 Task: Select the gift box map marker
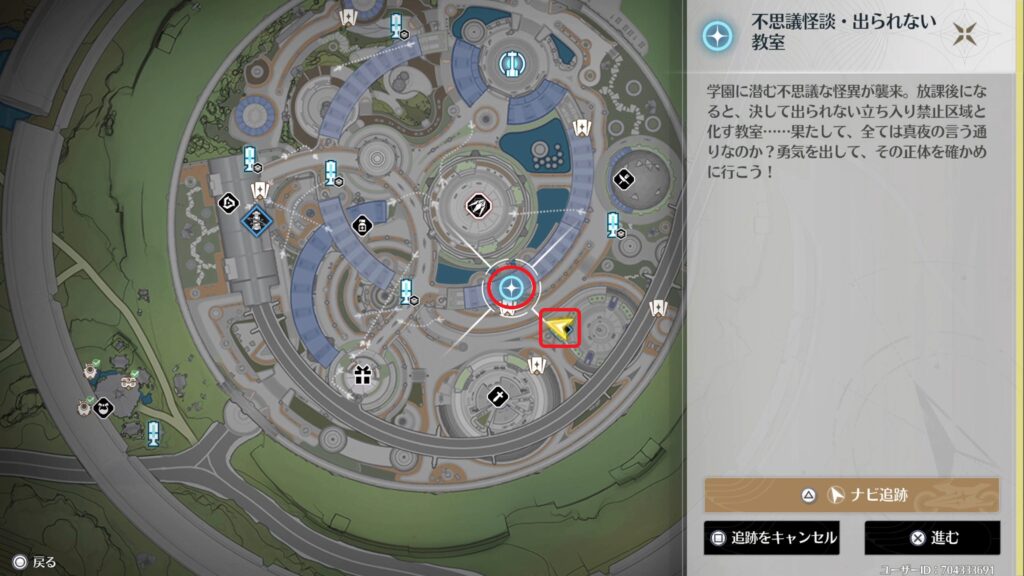[361, 377]
